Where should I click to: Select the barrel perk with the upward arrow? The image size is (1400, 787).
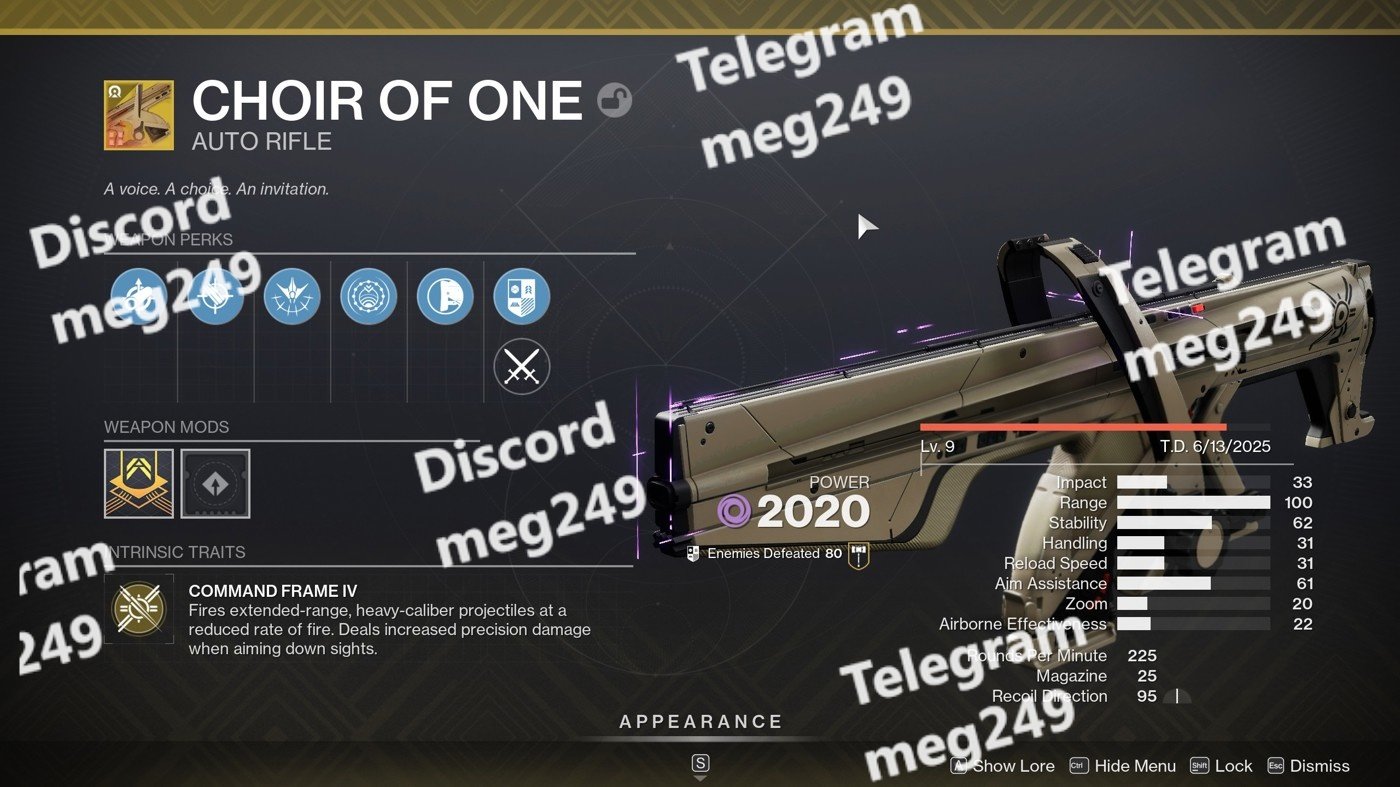[139, 297]
